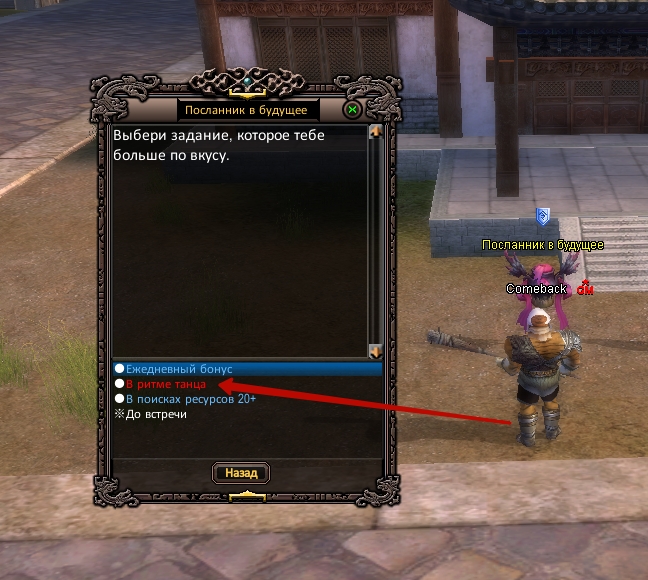Image resolution: width=648 pixels, height=580 pixels.
Task: Click the dialog scrollbar down arrow
Action: coord(376,351)
